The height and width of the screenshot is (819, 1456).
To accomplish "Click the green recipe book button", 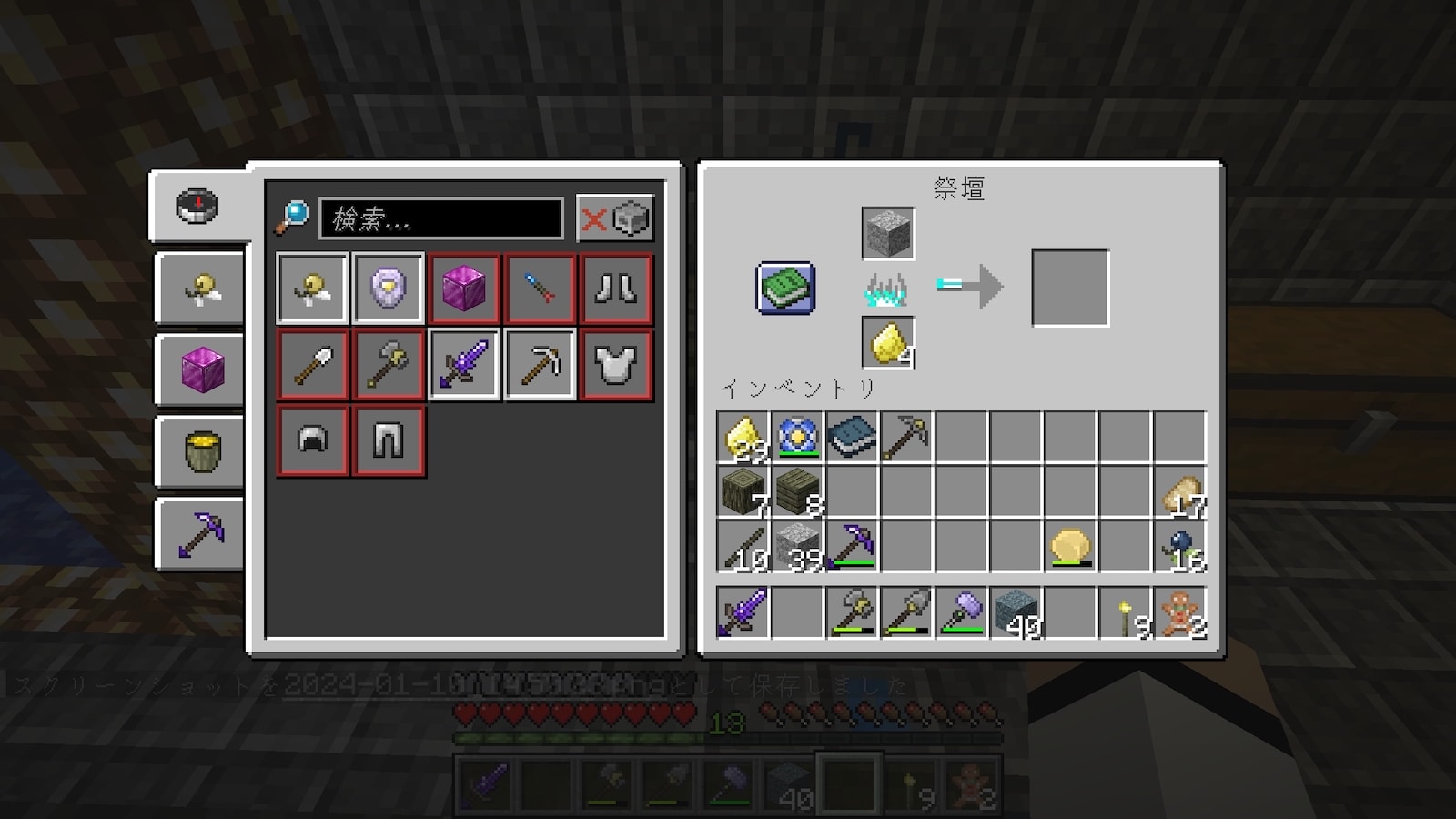I will [785, 288].
